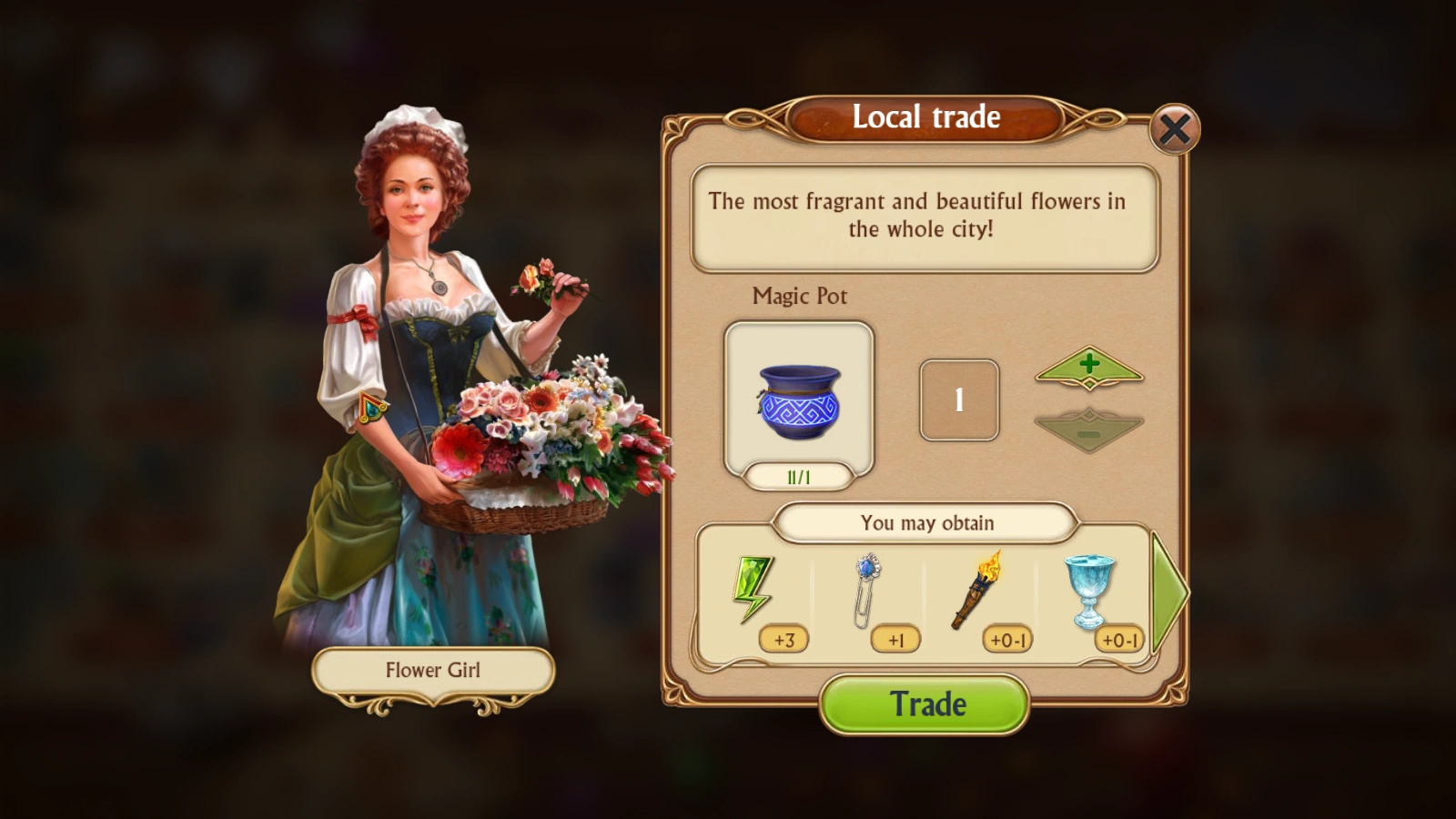Inspect the green lightning energy reward
Viewport: 1456px width, 819px height.
pos(753,589)
